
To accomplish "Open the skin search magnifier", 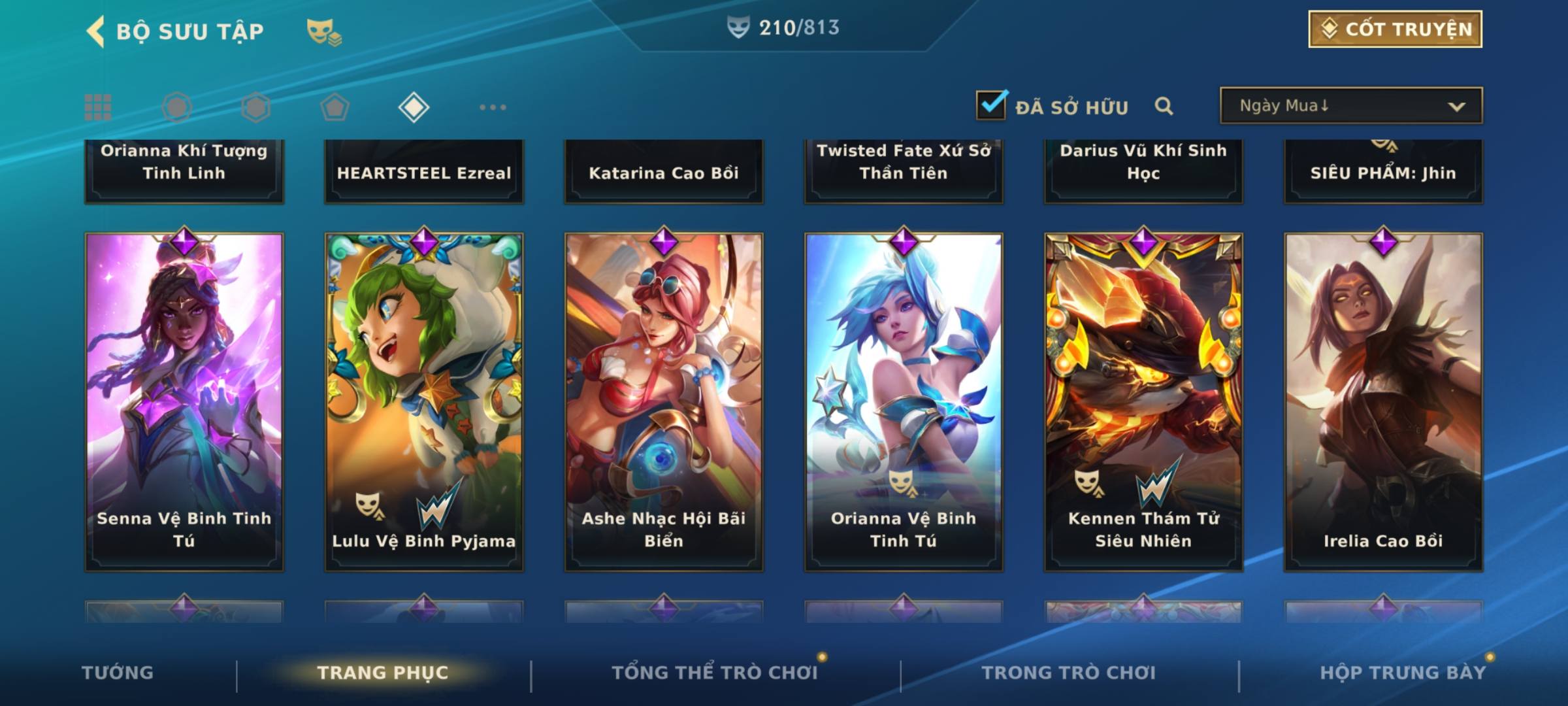I will [x=1164, y=106].
